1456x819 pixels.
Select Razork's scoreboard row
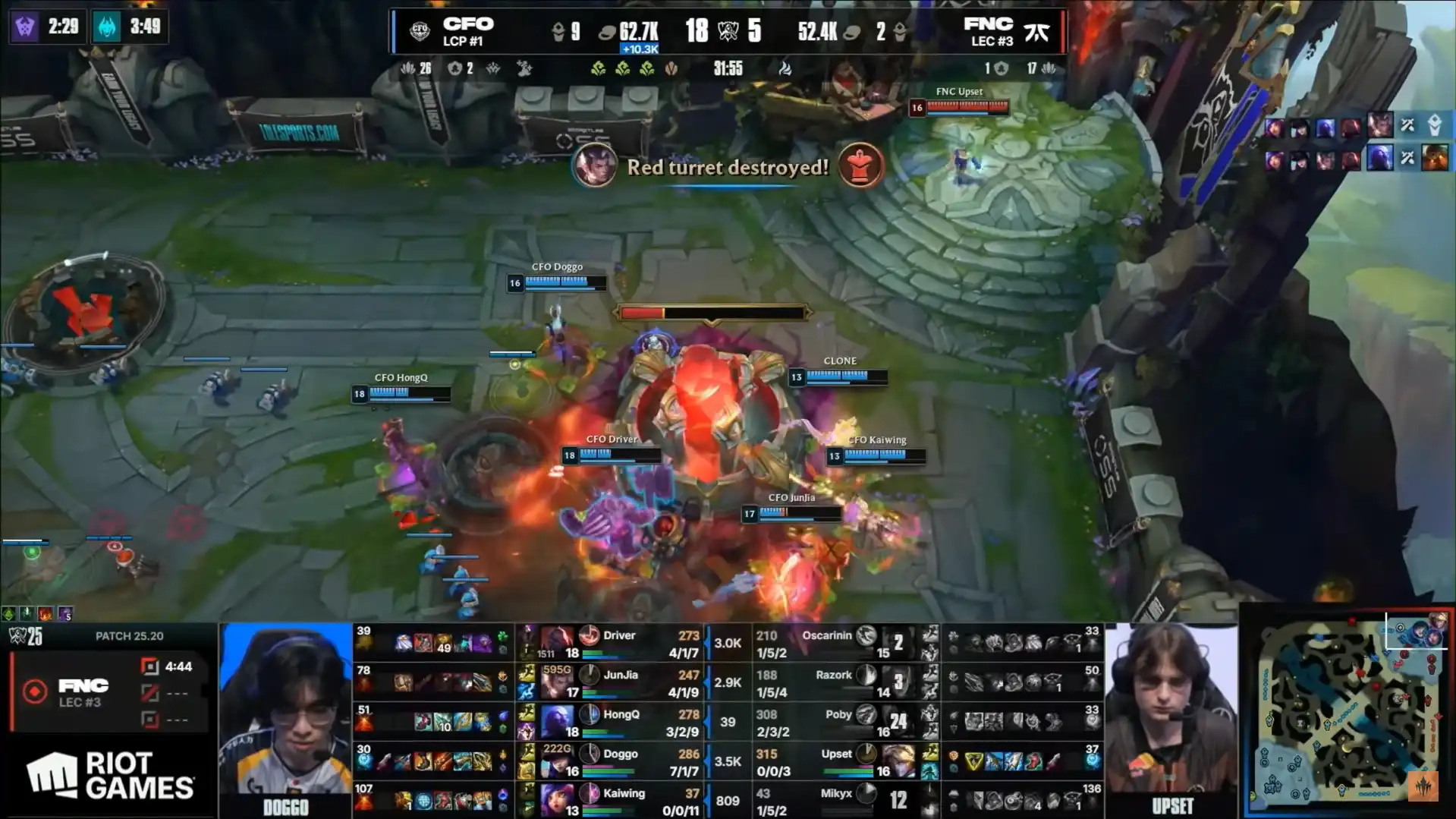[835, 682]
